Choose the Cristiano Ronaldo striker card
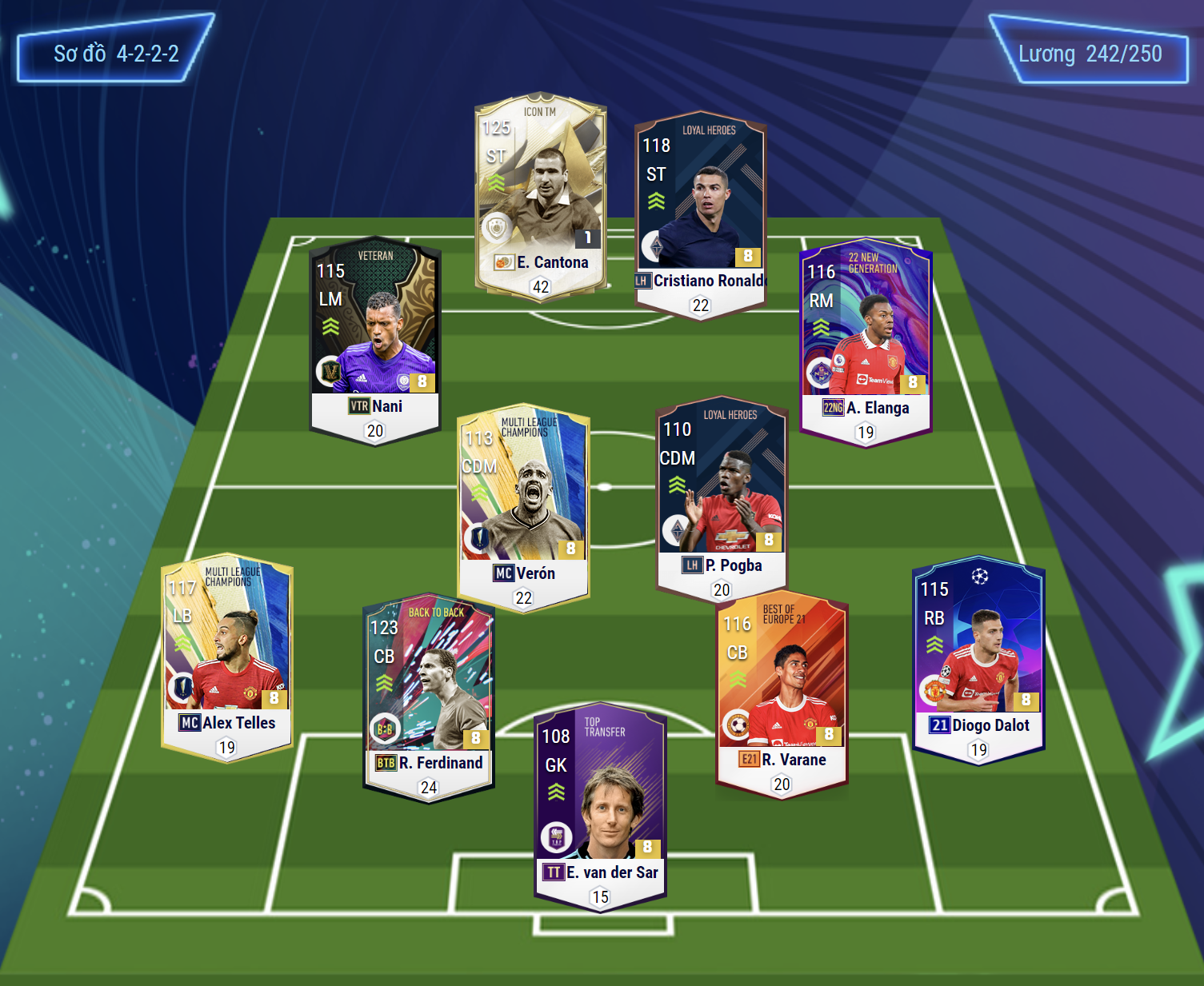1204x986 pixels. click(701, 212)
